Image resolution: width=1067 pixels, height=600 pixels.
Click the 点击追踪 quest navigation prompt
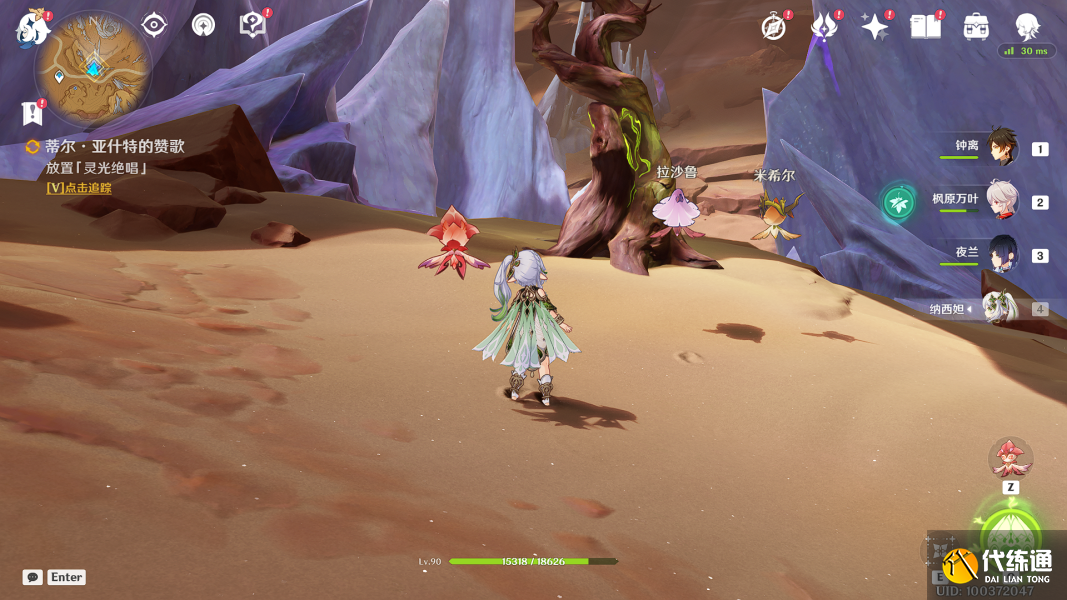pyautogui.click(x=79, y=188)
